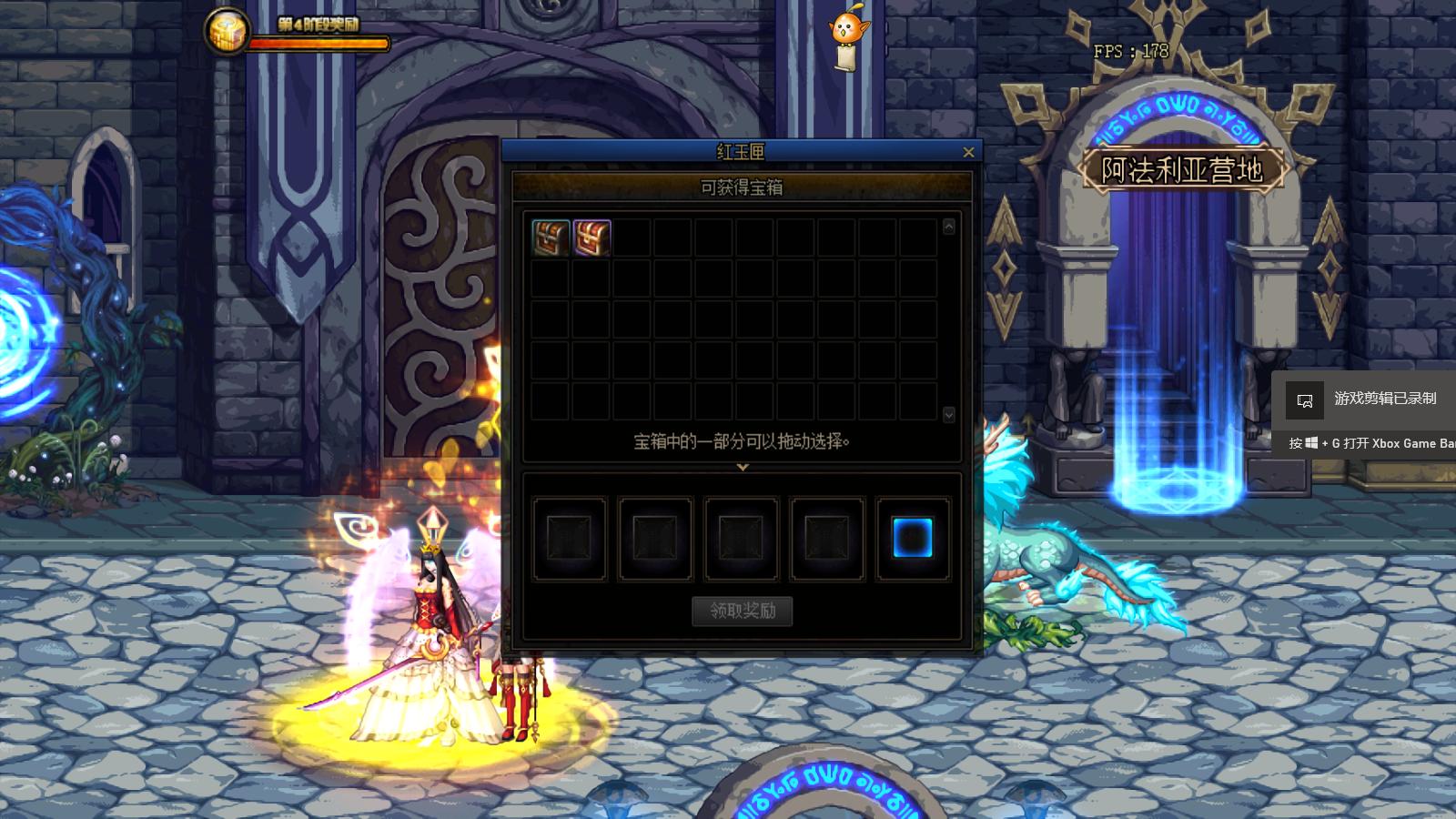Viewport: 1456px width, 819px height.
Task: Select the blue-bordered treasure chest
Action: pos(551,238)
